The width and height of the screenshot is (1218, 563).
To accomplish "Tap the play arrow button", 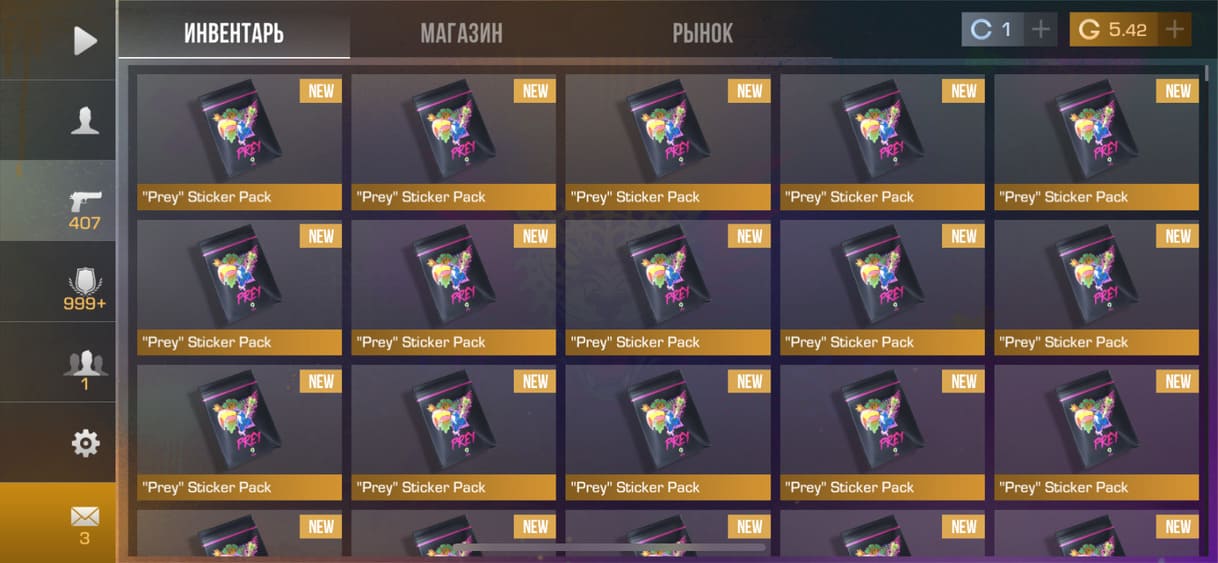I will coord(85,40).
